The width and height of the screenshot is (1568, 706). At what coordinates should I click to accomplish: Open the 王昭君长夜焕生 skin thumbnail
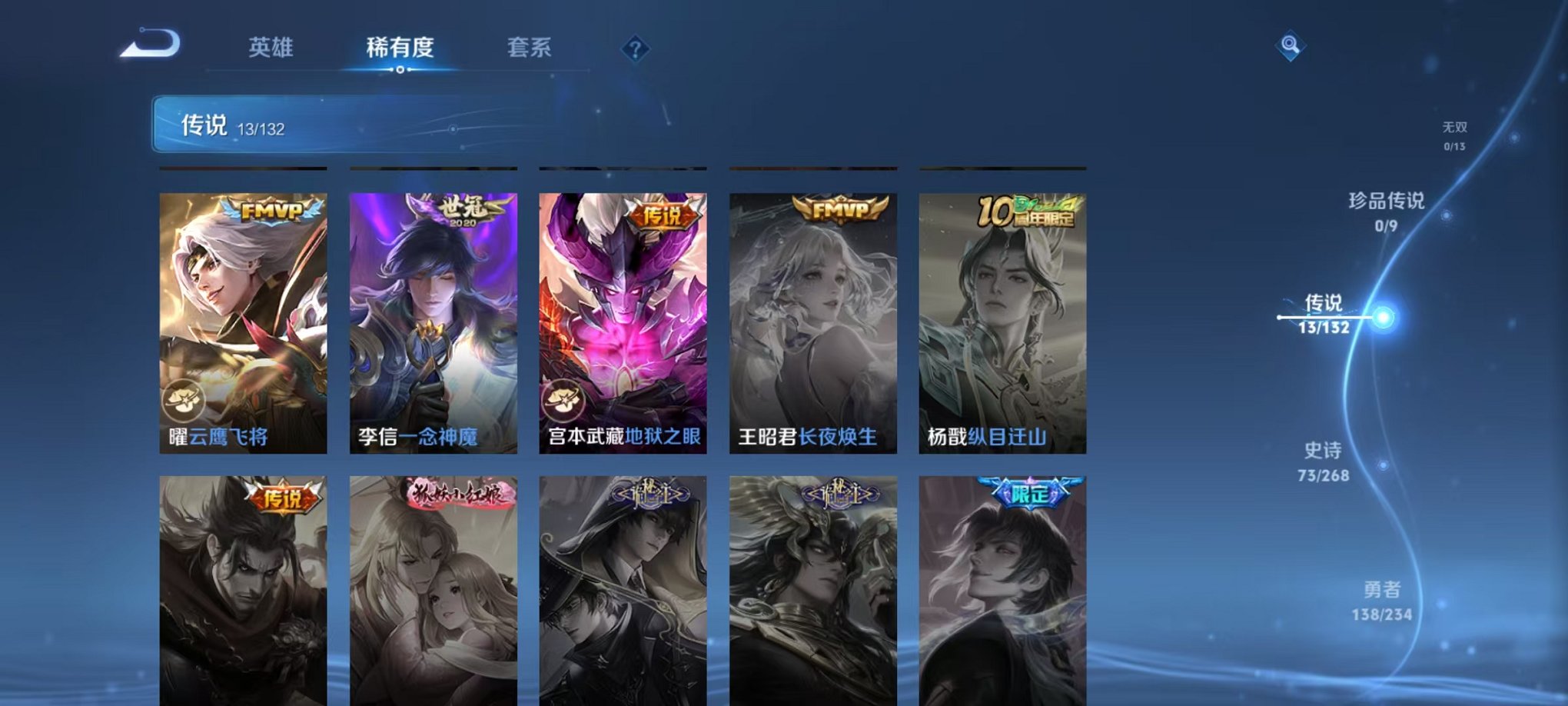click(x=811, y=323)
